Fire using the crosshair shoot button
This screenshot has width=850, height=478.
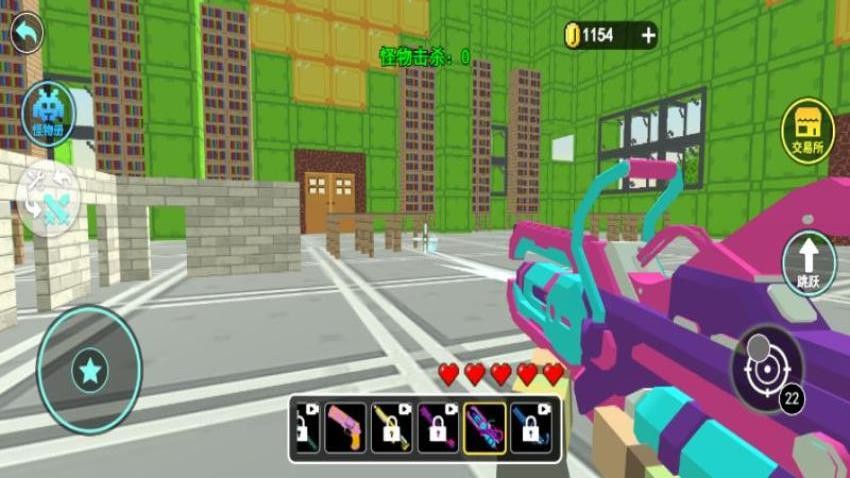coord(767,367)
